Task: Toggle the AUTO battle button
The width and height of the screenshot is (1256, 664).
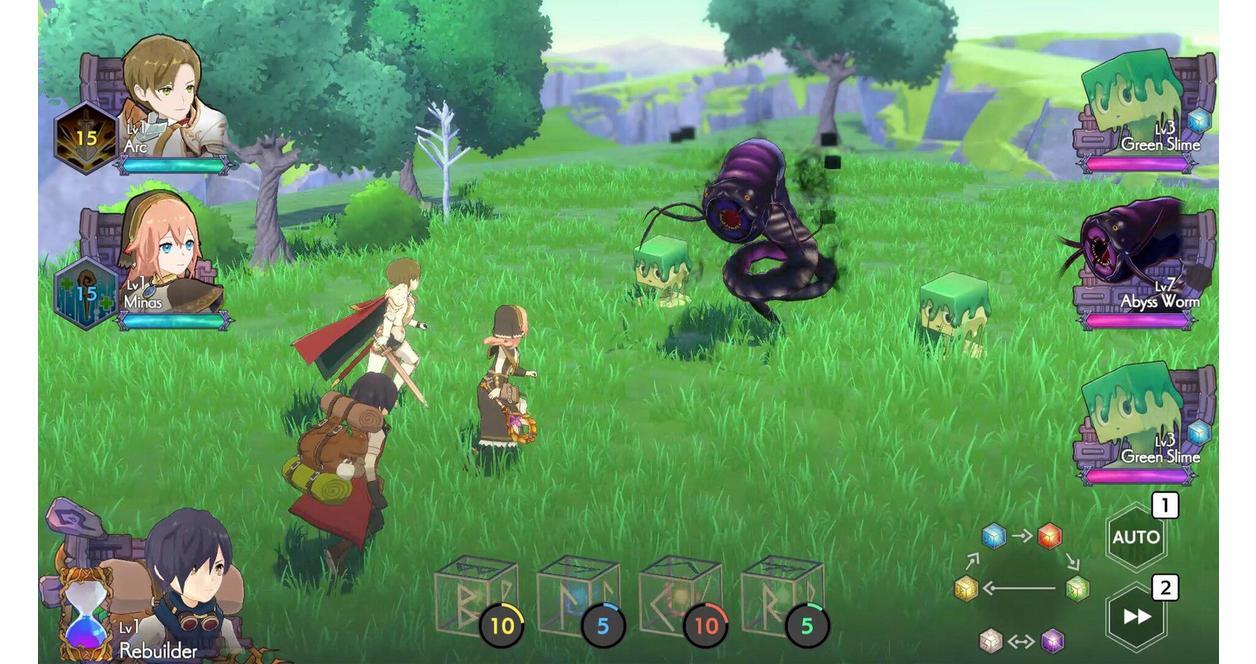Action: [1136, 537]
